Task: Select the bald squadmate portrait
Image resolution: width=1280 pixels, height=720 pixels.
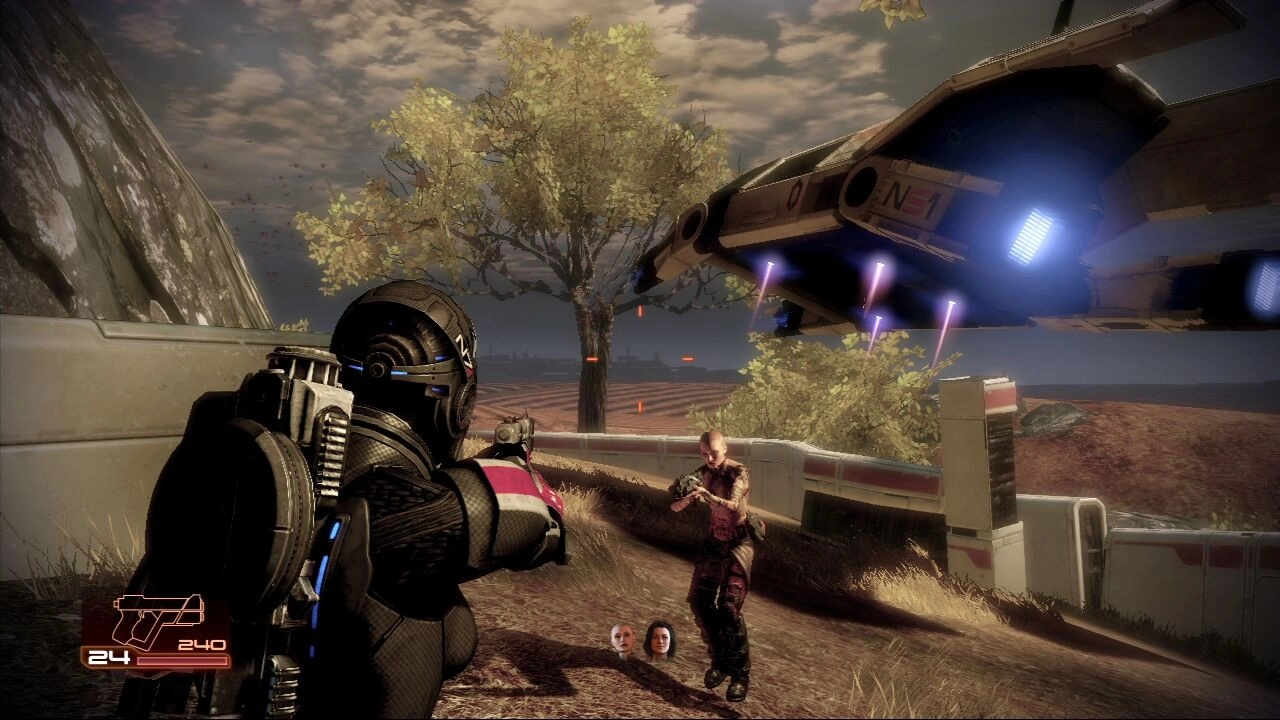Action: (x=624, y=640)
